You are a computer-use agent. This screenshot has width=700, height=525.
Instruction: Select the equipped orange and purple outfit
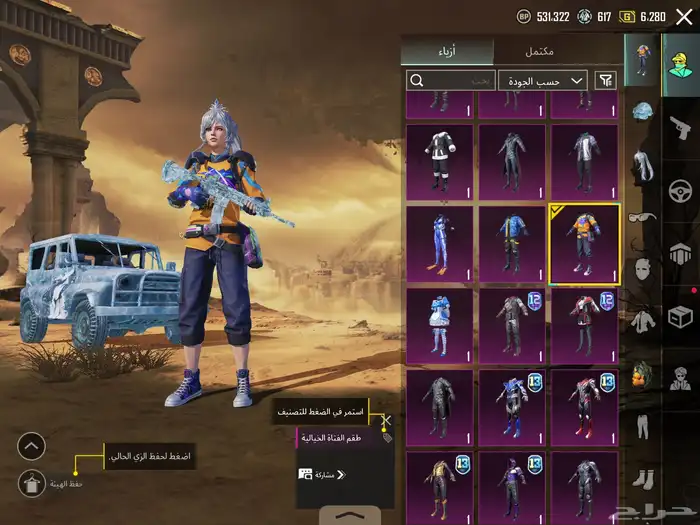(x=584, y=242)
